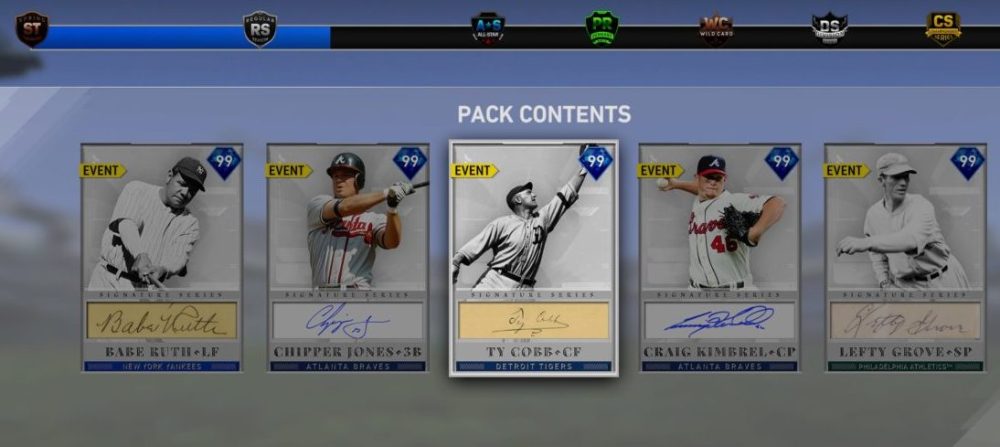Open the Wild Card WC badge
The image size is (1000, 447).
tap(716, 28)
